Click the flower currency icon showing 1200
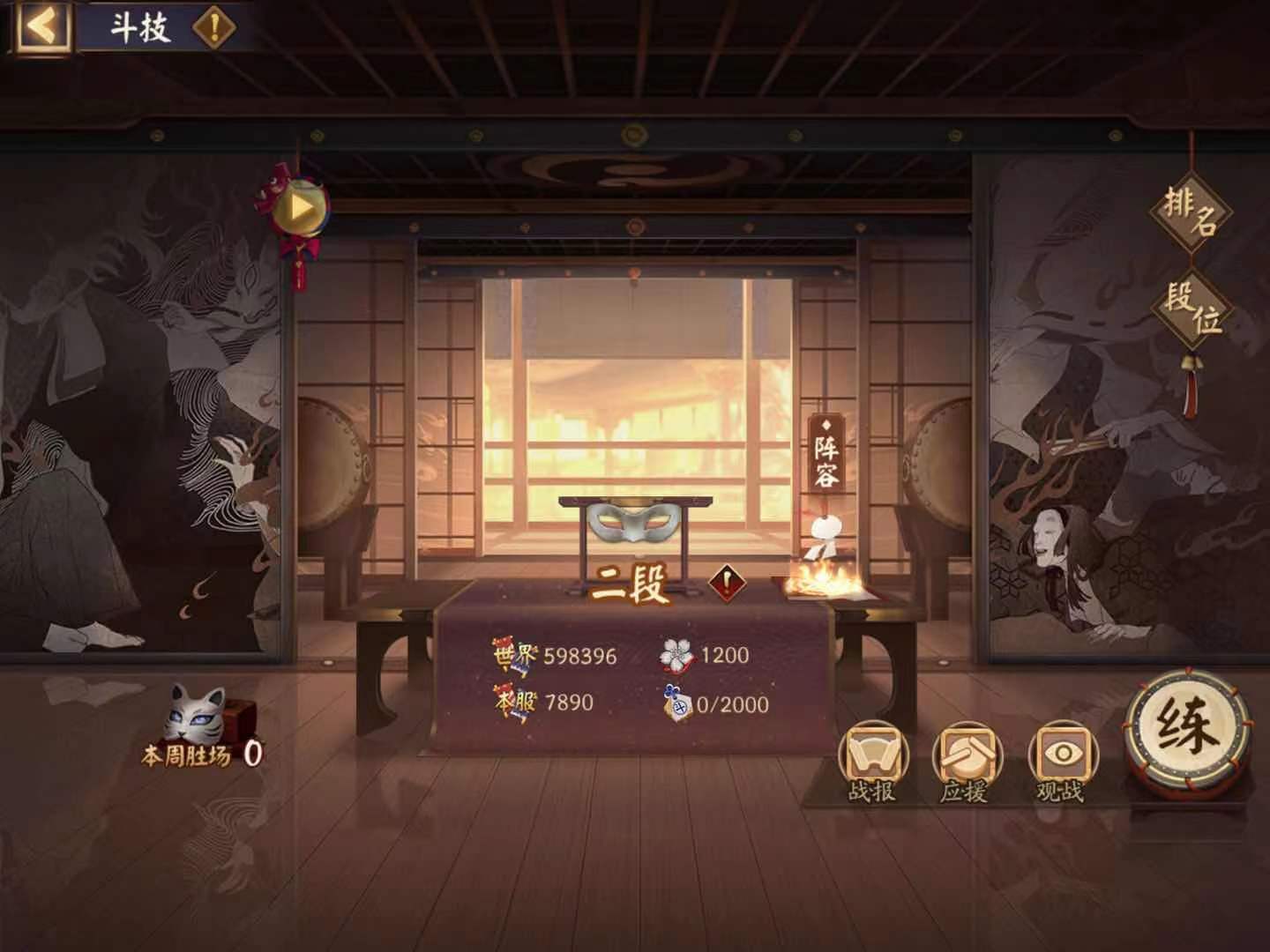Screen dimensions: 1270x952 click(674, 654)
